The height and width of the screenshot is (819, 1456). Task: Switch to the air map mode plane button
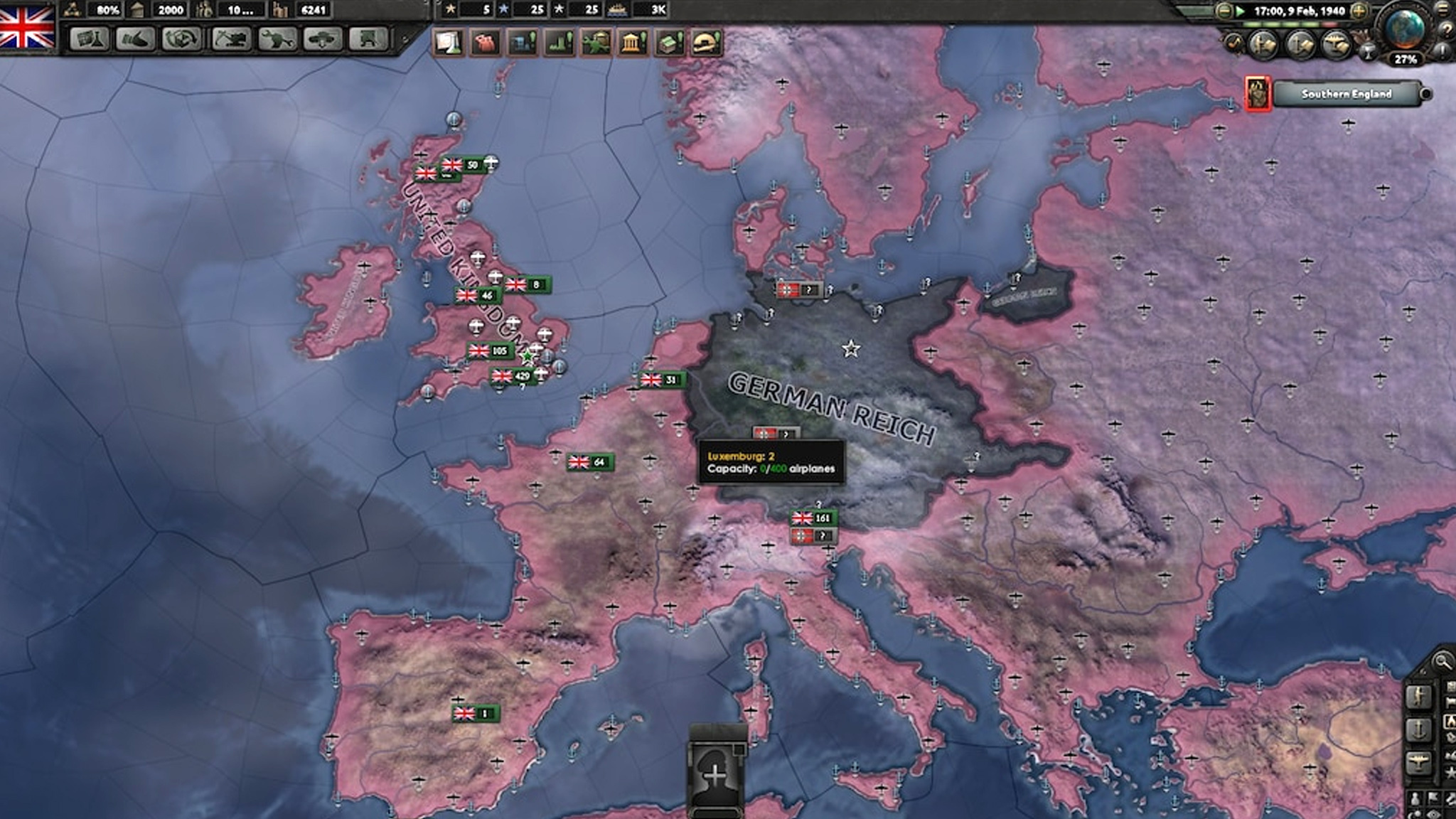(1419, 763)
